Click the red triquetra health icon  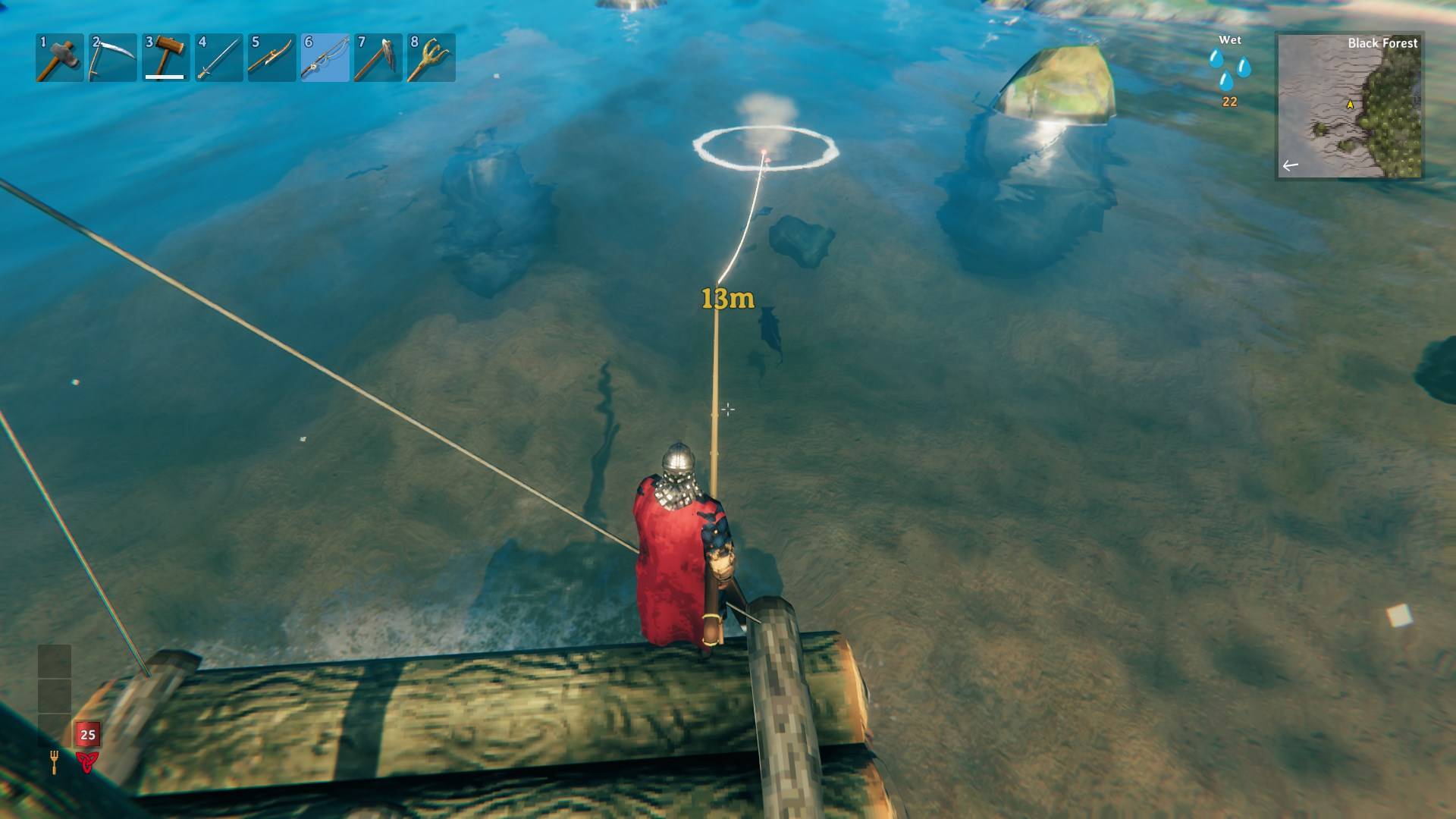point(86,761)
